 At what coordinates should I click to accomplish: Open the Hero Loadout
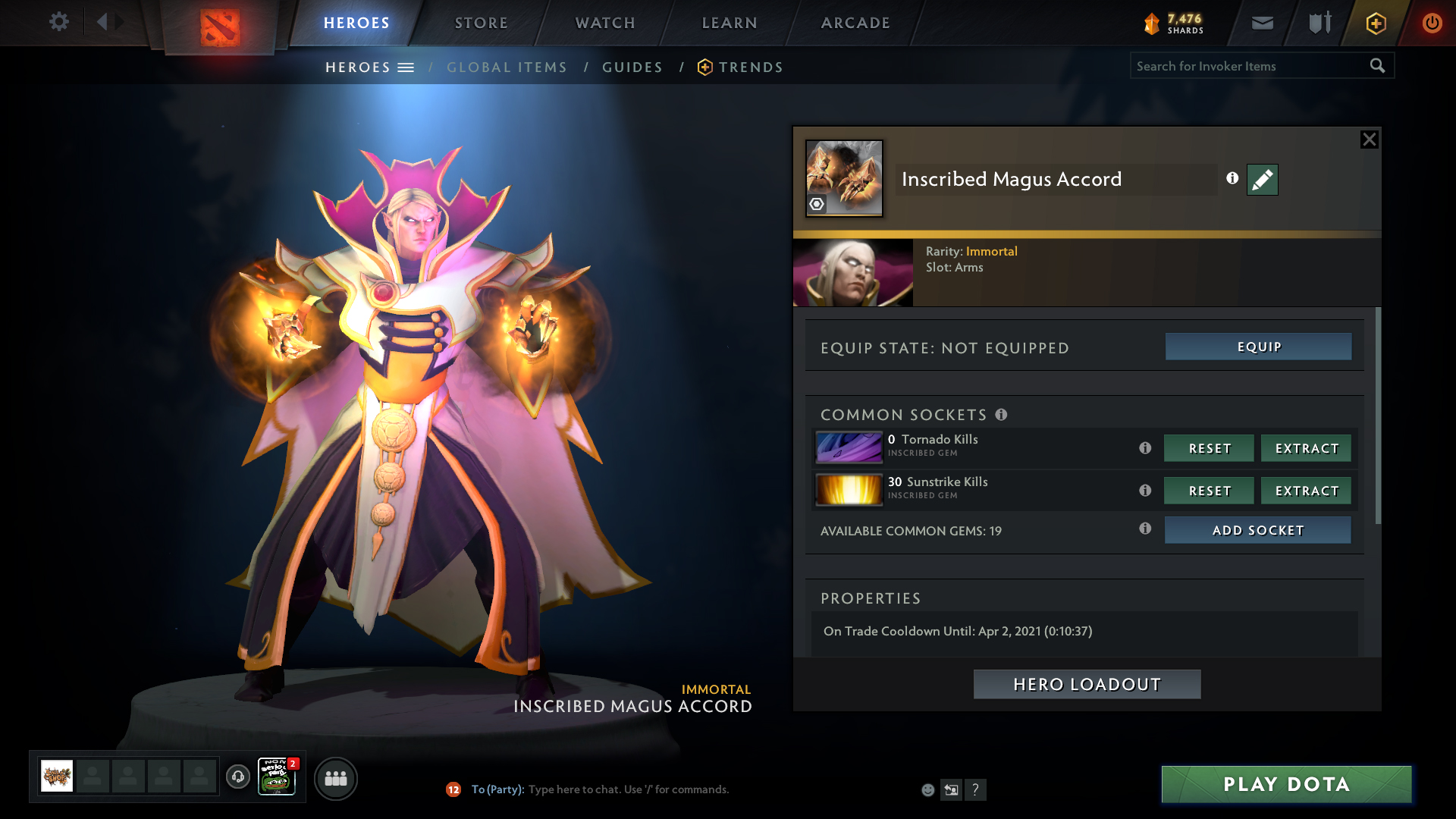(1087, 684)
